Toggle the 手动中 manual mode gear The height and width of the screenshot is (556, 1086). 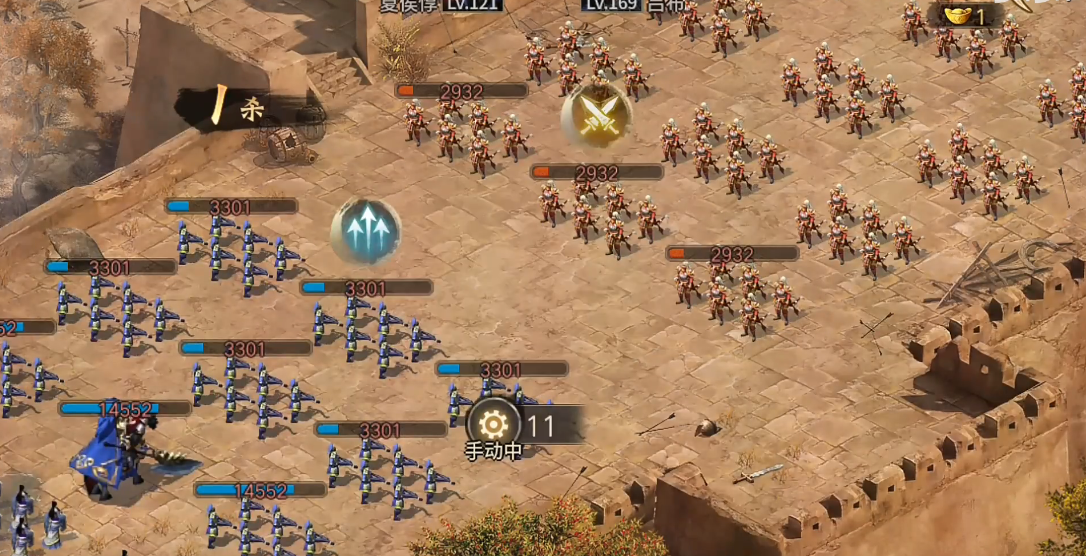coord(494,425)
